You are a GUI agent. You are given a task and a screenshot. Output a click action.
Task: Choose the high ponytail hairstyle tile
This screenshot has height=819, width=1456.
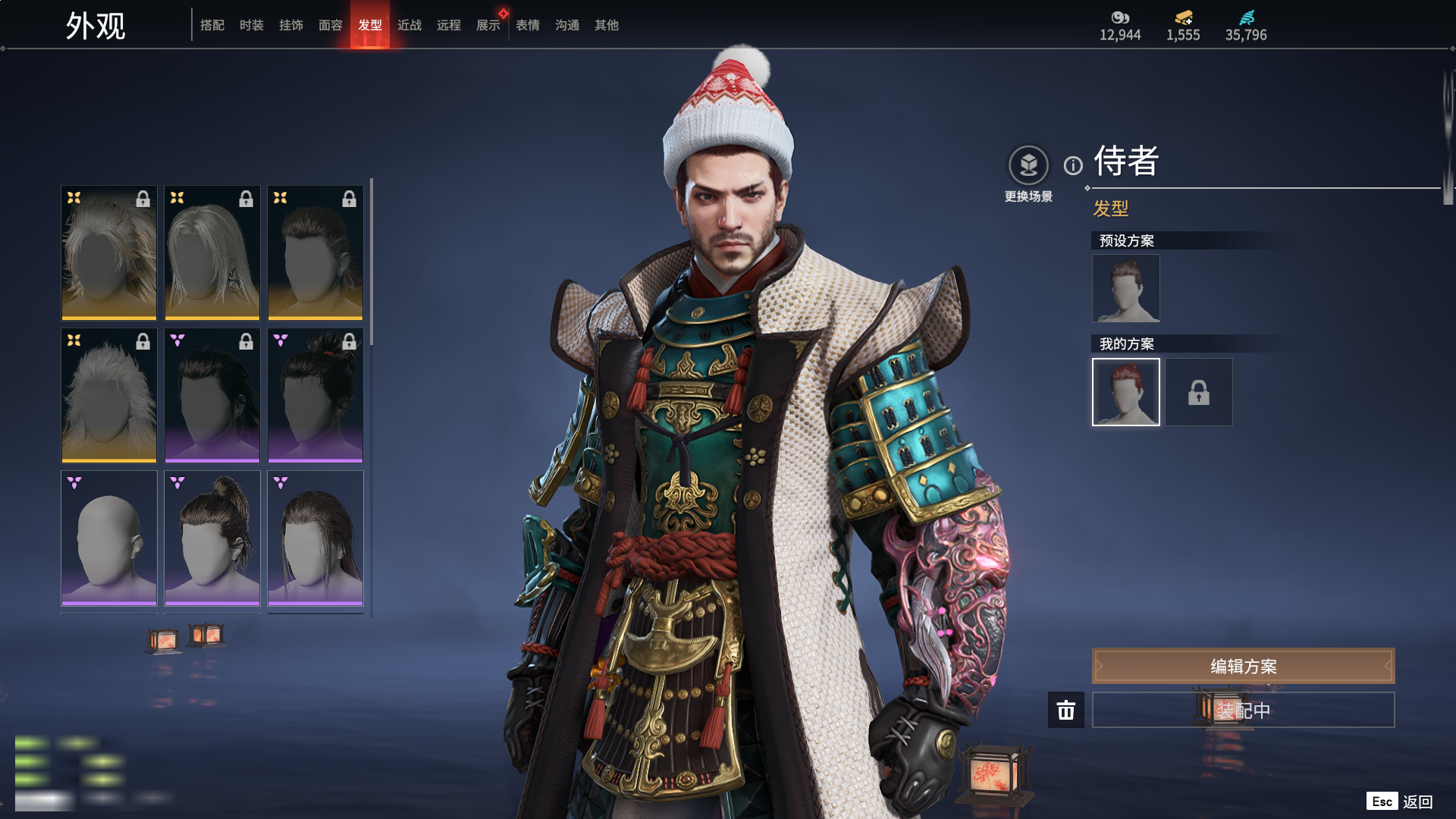(212, 538)
